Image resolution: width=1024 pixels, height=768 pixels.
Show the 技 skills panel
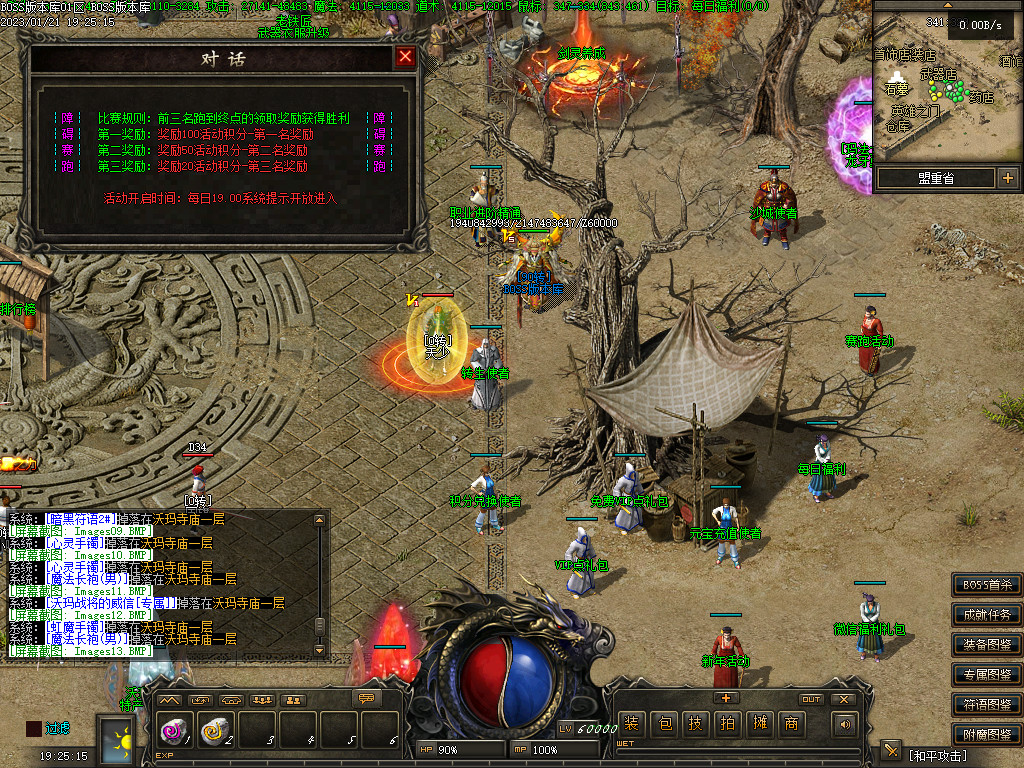(x=696, y=724)
